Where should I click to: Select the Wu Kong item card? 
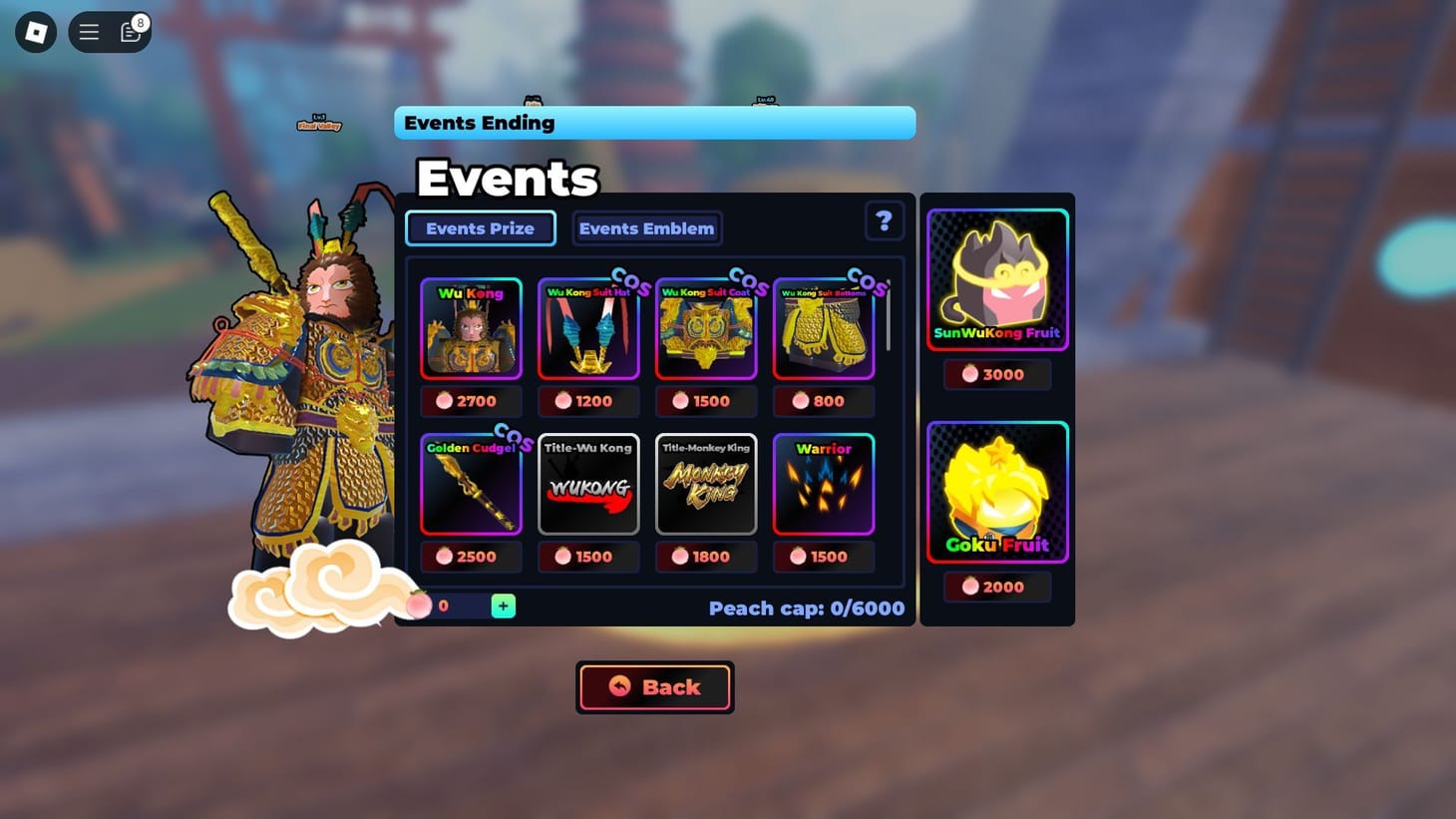[471, 329]
